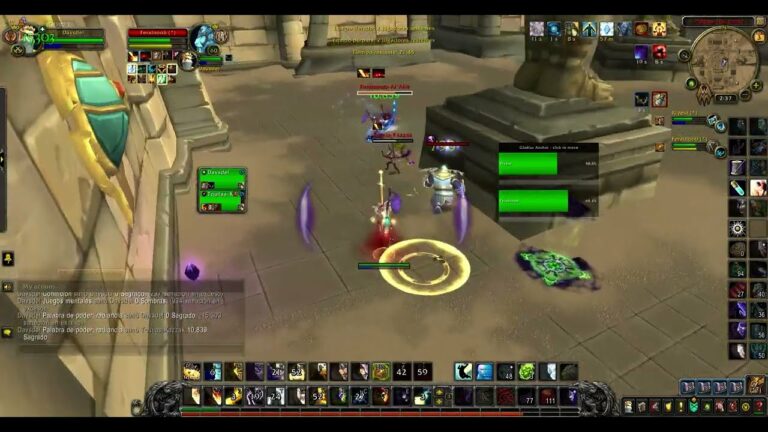
Task: Click the purple orb debuff with 10 s timer
Action: click(641, 52)
